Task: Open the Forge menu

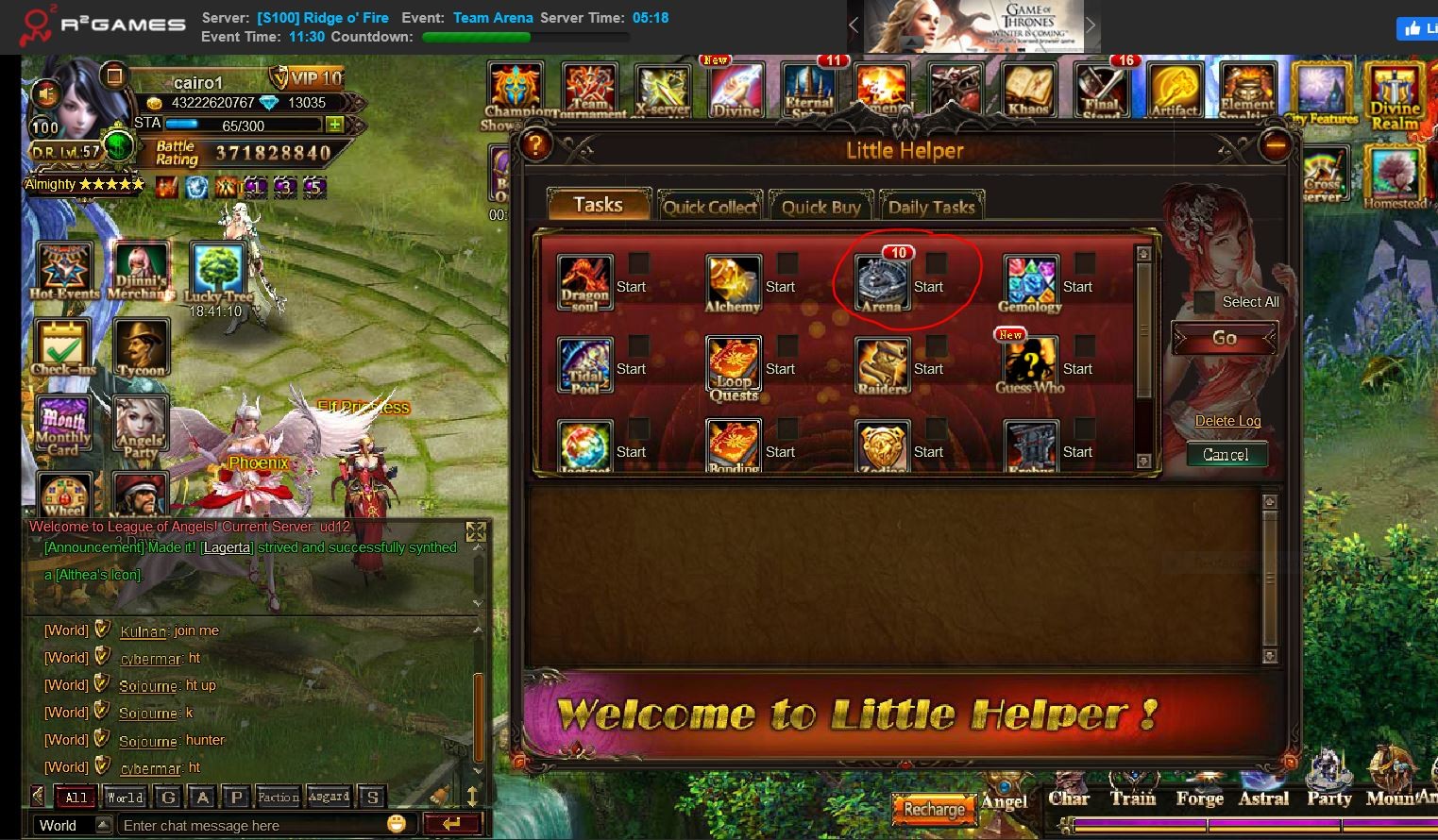Action: 1199,798
